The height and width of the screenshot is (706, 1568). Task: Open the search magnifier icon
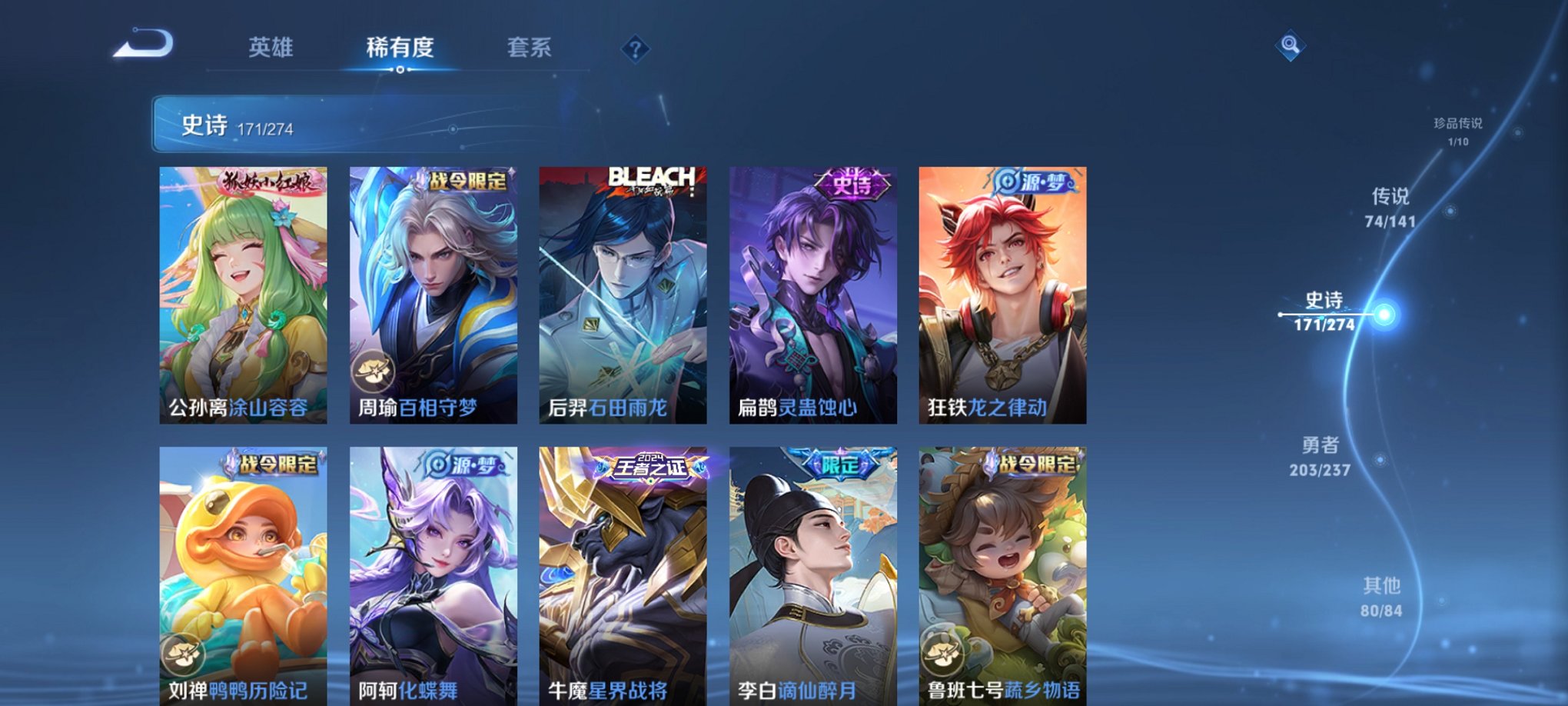pos(1289,45)
